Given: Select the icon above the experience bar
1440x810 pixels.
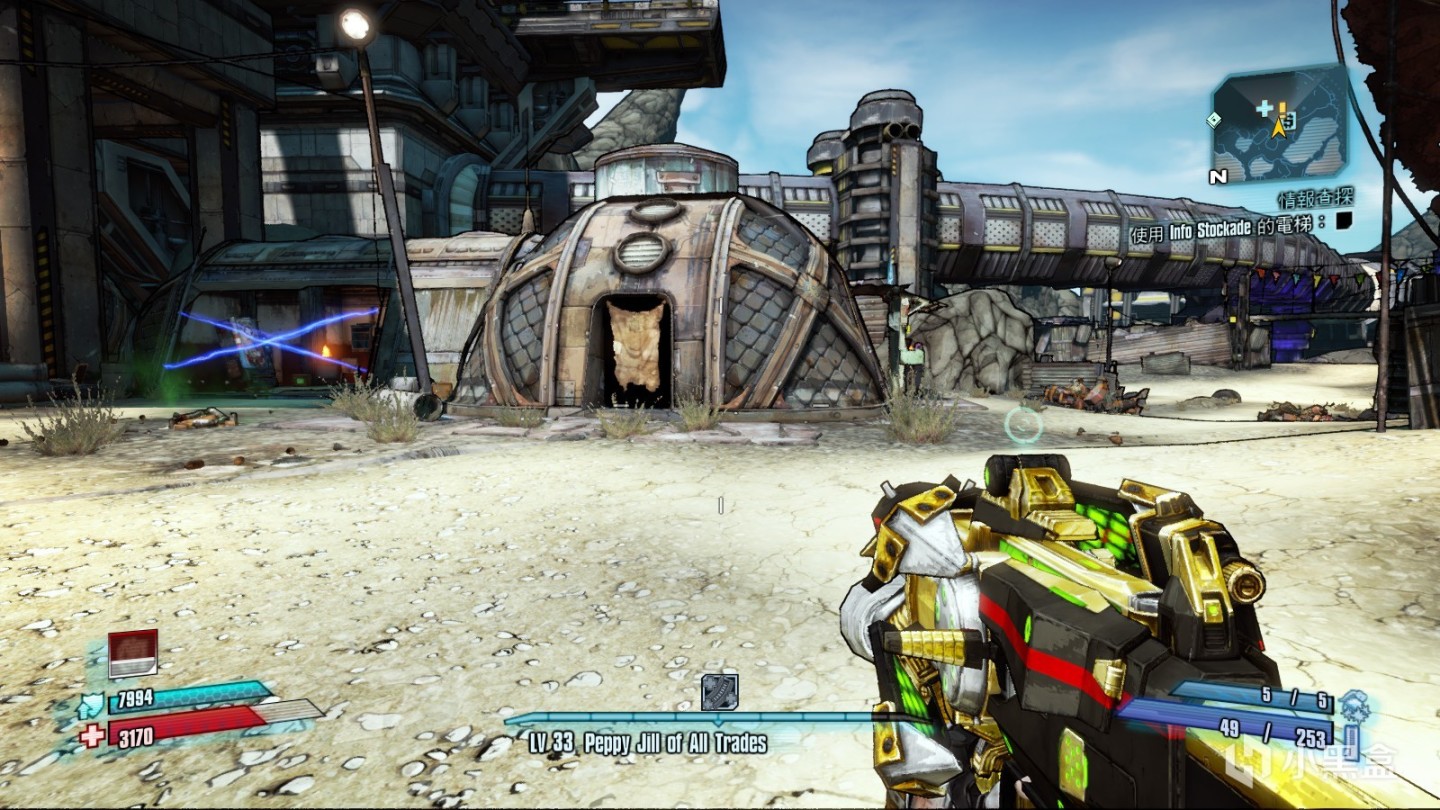Looking at the screenshot, I should [x=719, y=692].
